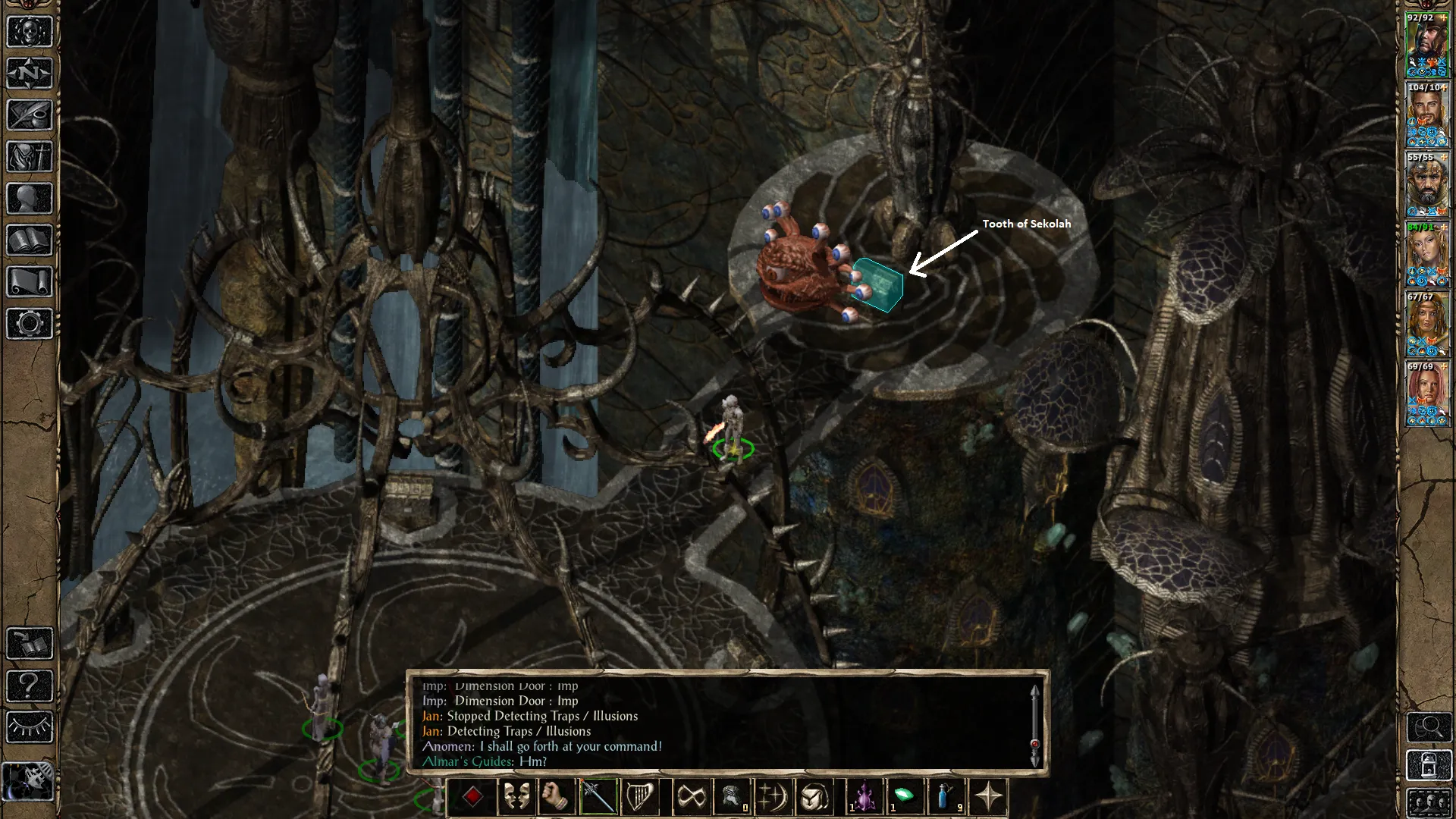Show the character record silhouette screen
Screen dimensions: 1456x819
tap(30, 199)
